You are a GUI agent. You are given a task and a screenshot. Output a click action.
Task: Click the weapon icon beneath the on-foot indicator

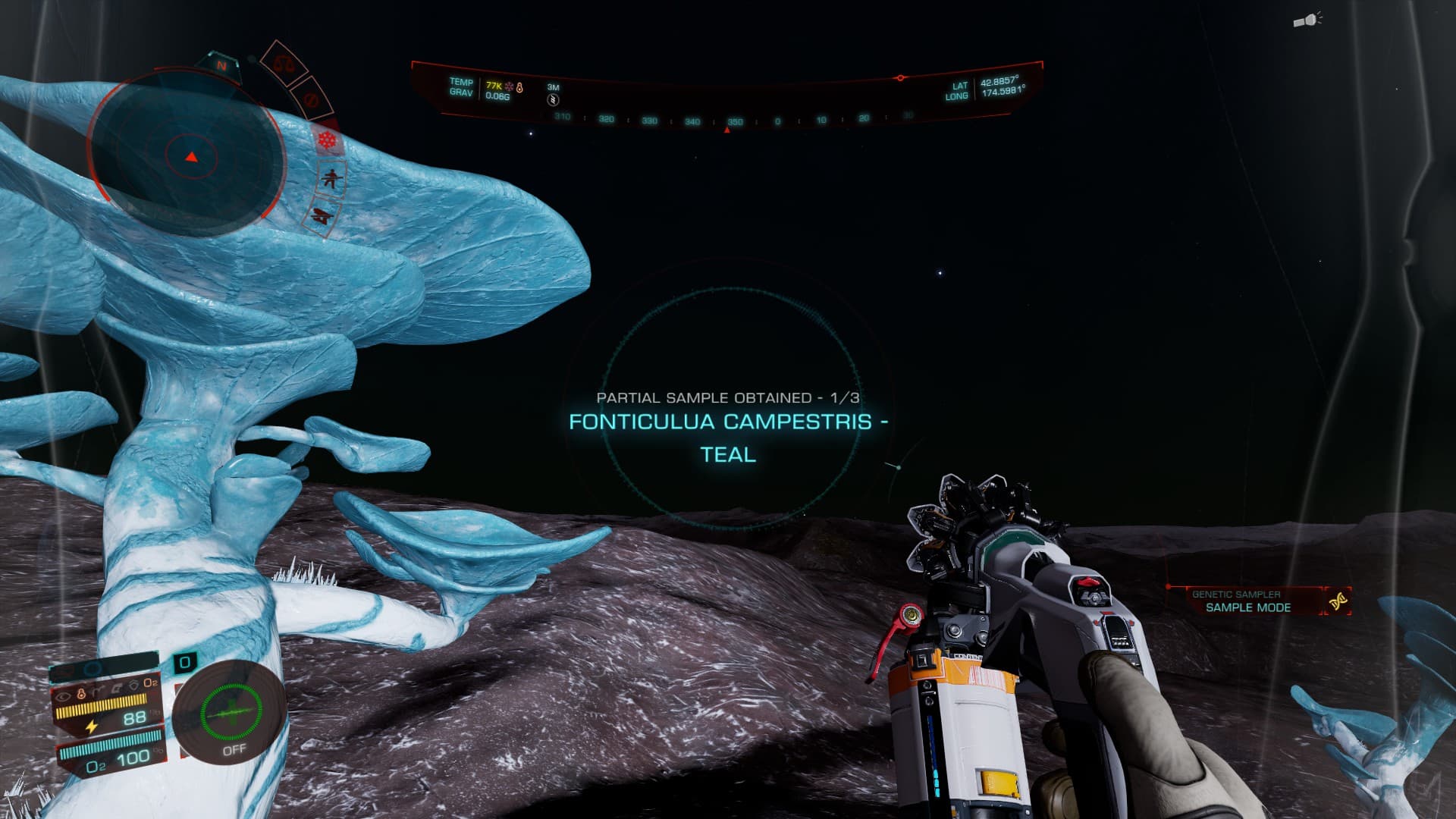click(322, 215)
